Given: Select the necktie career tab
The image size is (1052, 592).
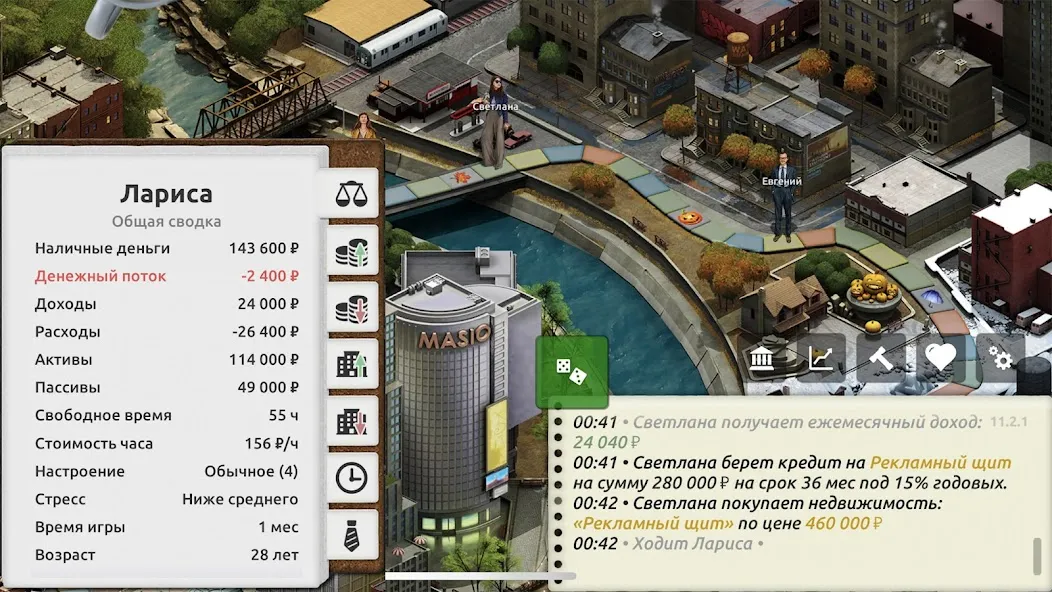Looking at the screenshot, I should point(351,535).
